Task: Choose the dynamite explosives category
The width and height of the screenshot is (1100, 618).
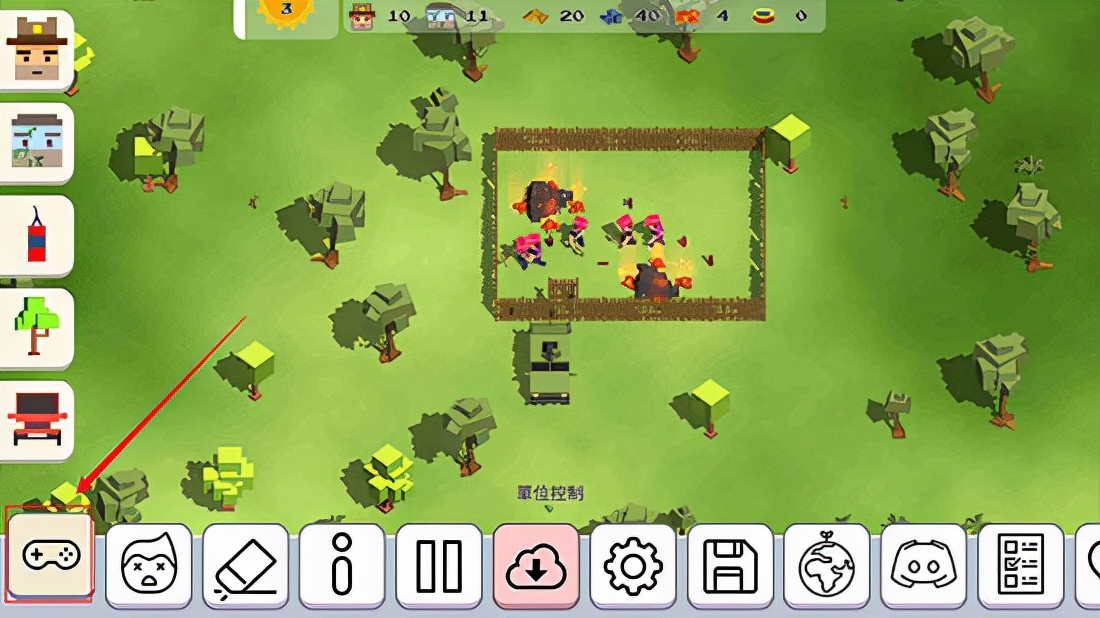Action: (37, 236)
